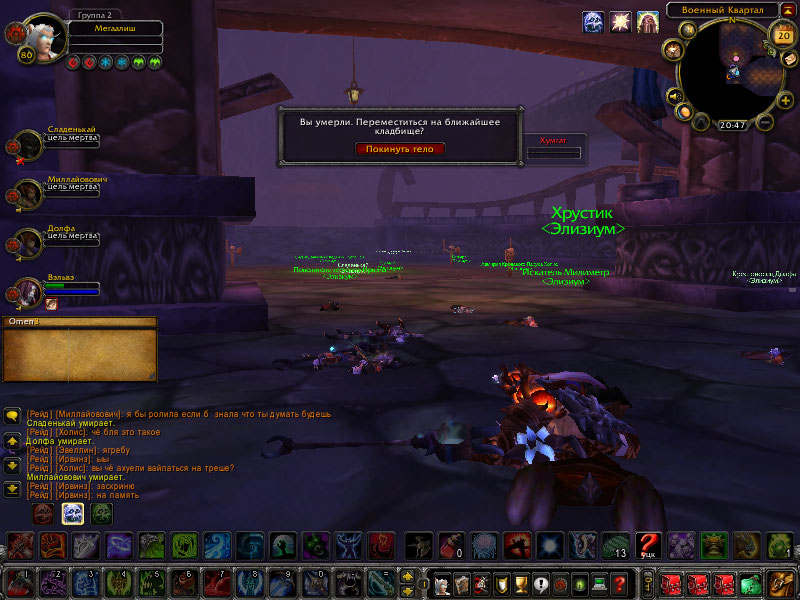This screenshot has height=600, width=800.
Task: Zoom out the minimap with the minus button
Action: coord(765,123)
